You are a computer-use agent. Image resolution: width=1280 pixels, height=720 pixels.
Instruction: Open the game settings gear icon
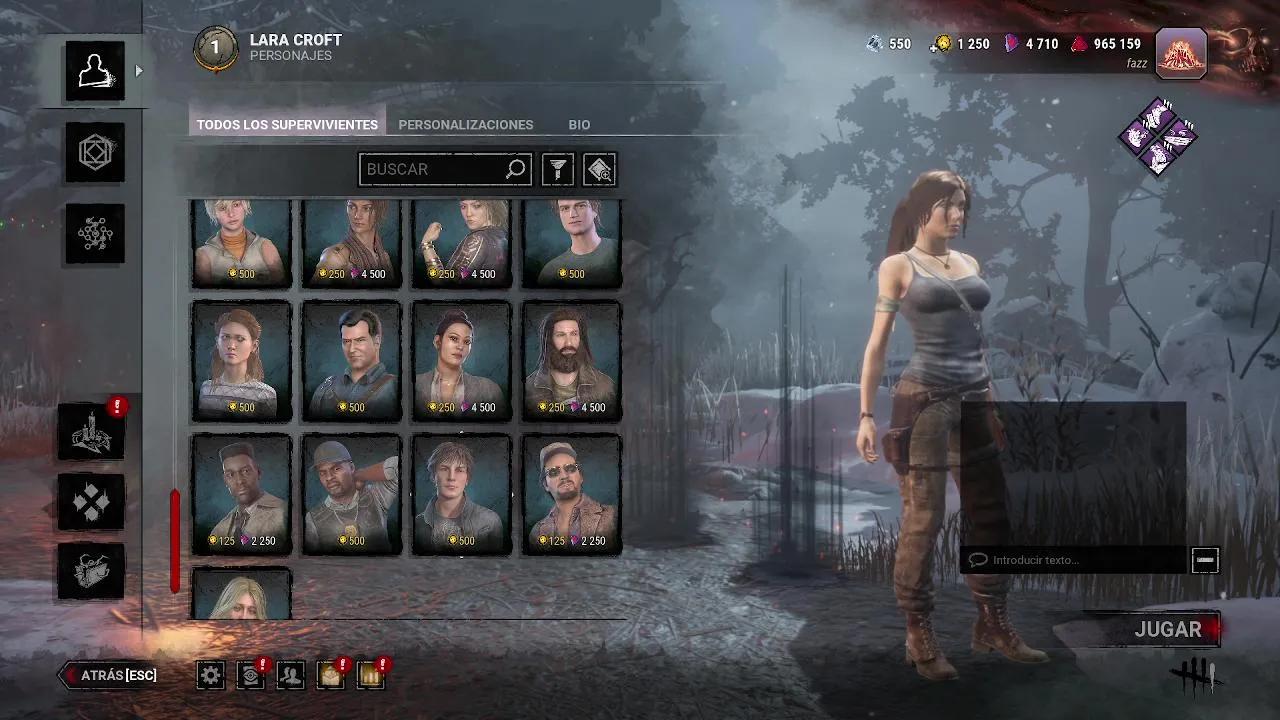click(209, 675)
